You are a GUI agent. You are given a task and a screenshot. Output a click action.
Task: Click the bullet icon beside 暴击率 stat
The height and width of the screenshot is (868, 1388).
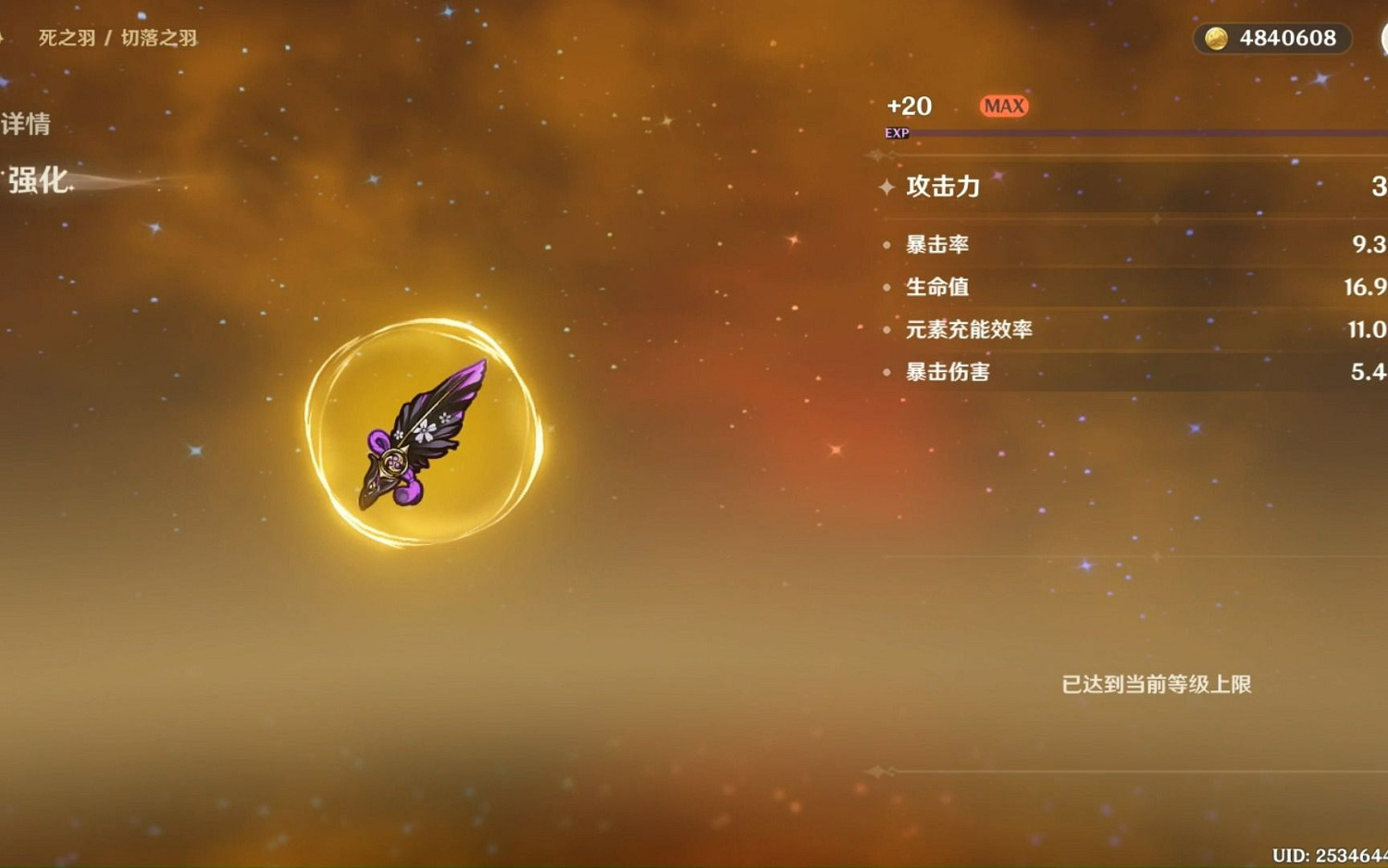887,244
